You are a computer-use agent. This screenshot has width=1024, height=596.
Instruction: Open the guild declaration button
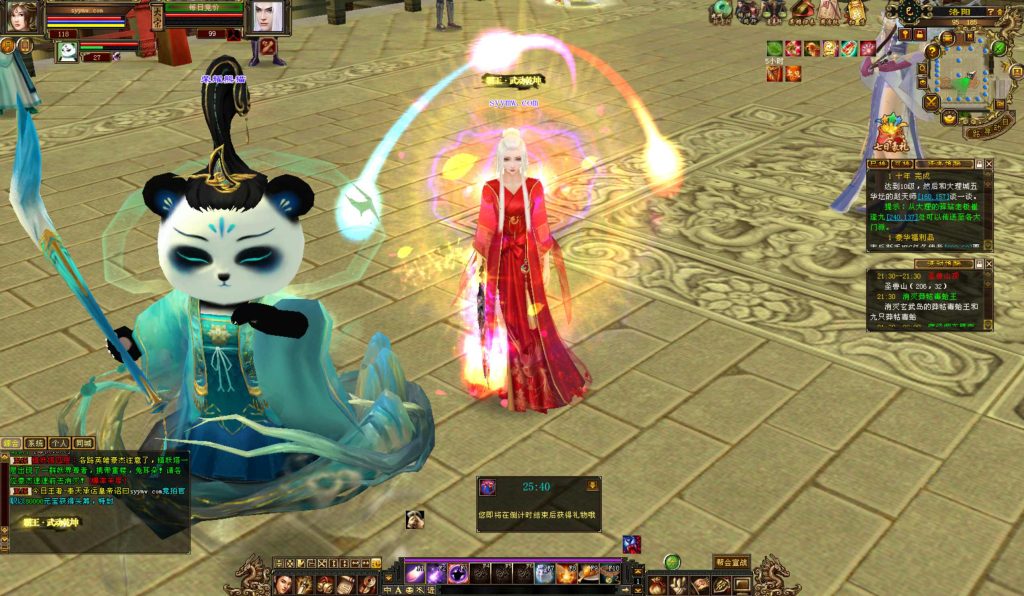click(x=731, y=562)
